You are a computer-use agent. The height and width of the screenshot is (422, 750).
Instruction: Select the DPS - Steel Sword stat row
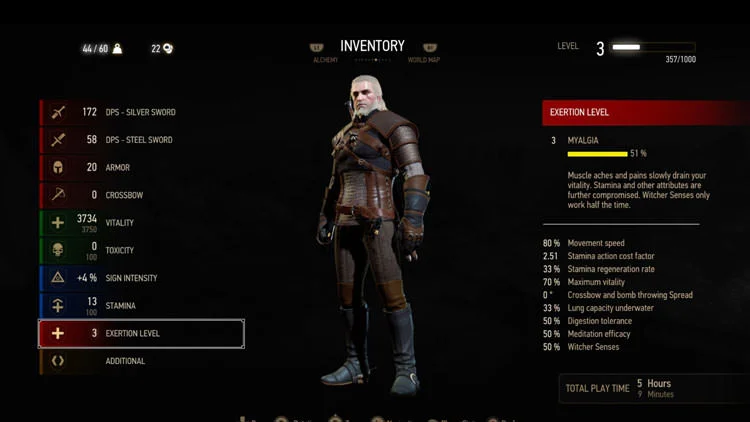[x=140, y=140]
